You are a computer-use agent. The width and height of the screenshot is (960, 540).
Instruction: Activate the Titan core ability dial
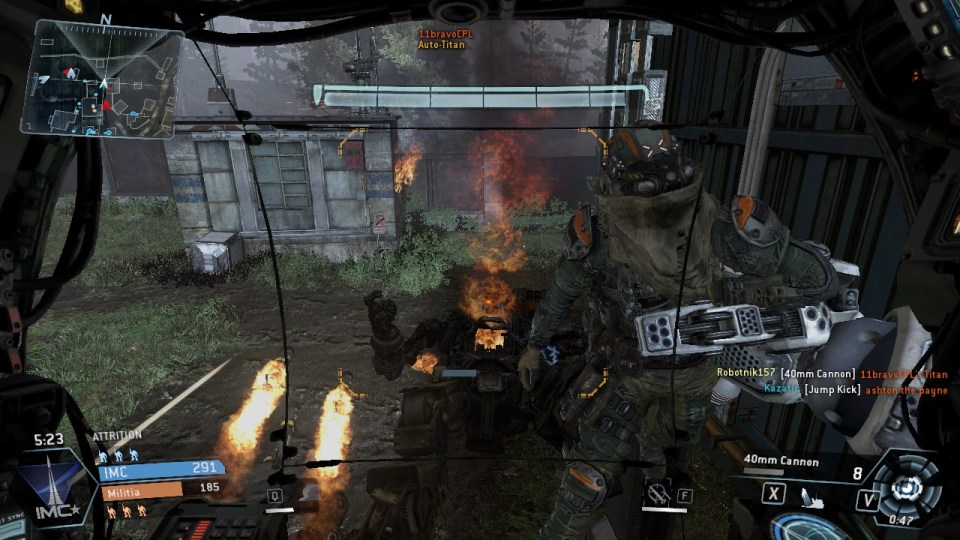click(x=907, y=487)
